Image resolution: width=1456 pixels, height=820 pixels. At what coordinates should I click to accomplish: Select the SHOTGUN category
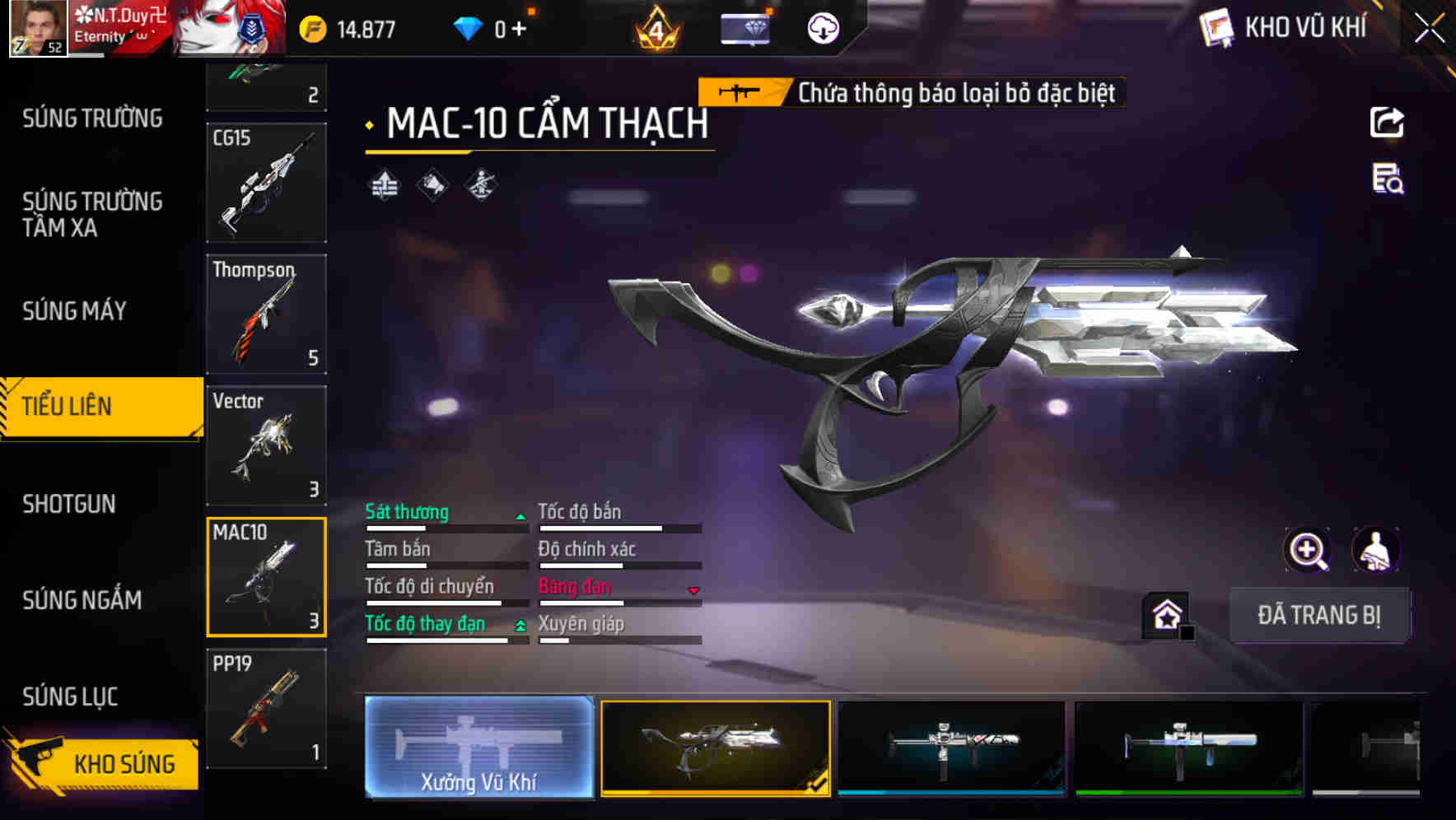69,504
